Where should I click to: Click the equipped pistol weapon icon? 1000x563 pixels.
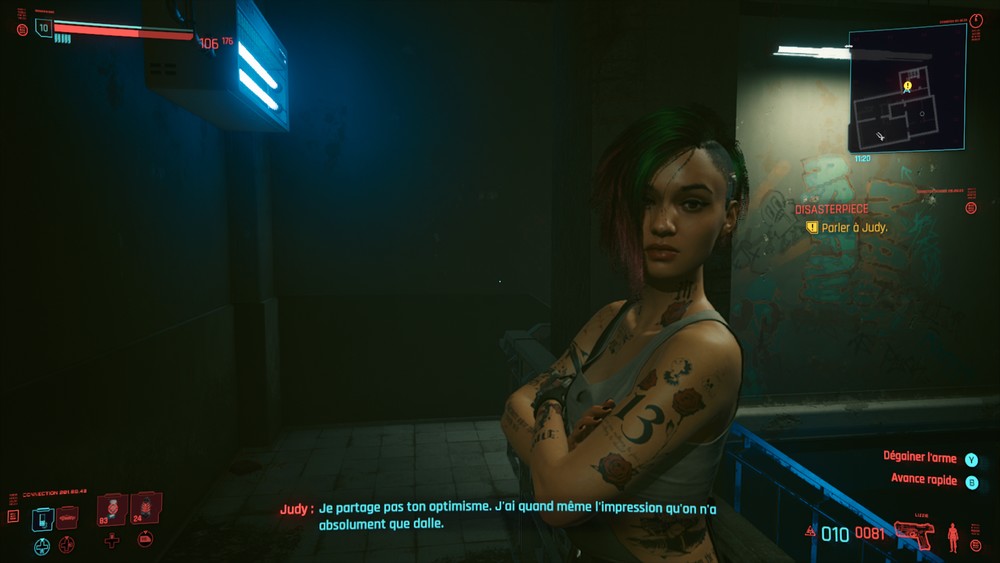pyautogui.click(x=914, y=535)
